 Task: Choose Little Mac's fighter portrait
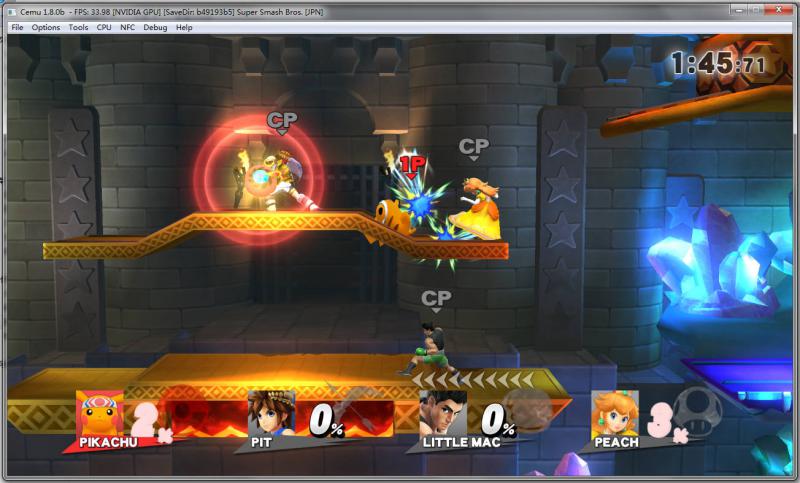[442, 412]
